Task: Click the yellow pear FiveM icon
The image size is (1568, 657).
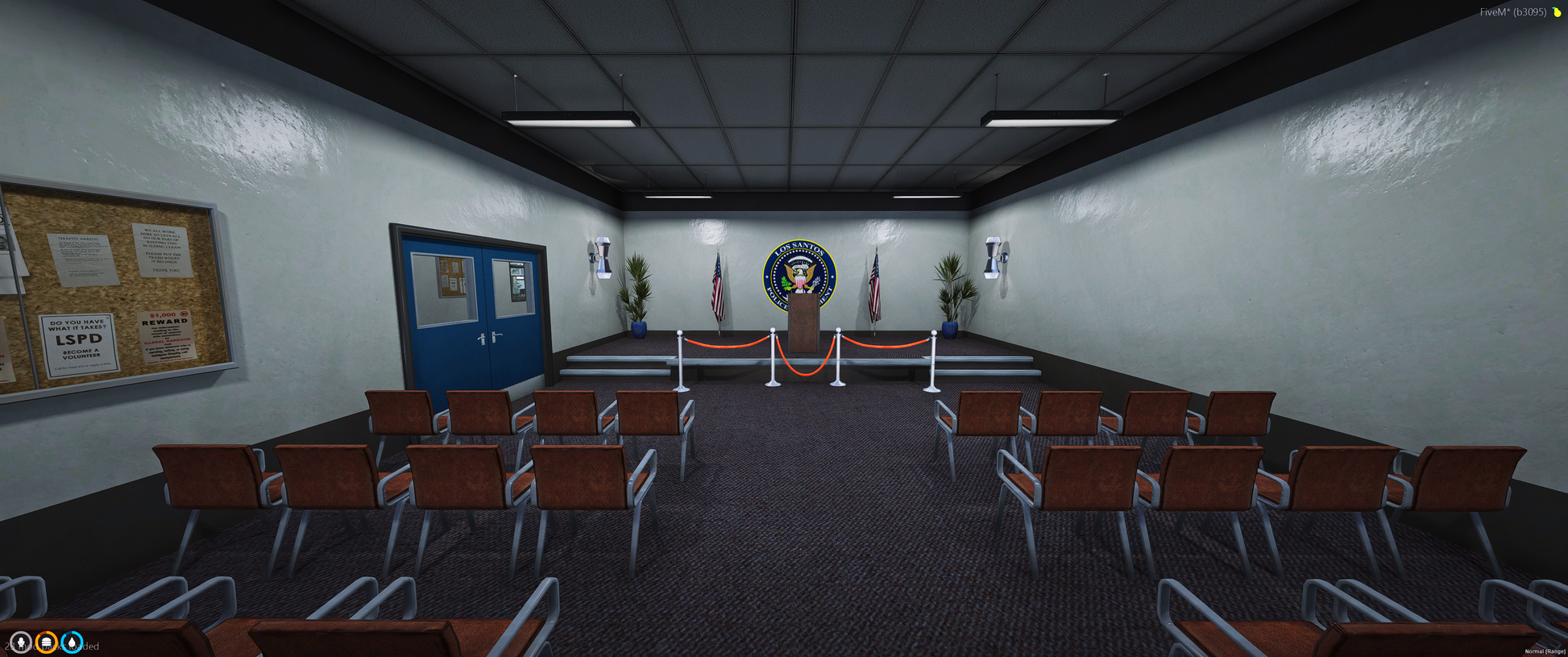Action: point(1557,12)
